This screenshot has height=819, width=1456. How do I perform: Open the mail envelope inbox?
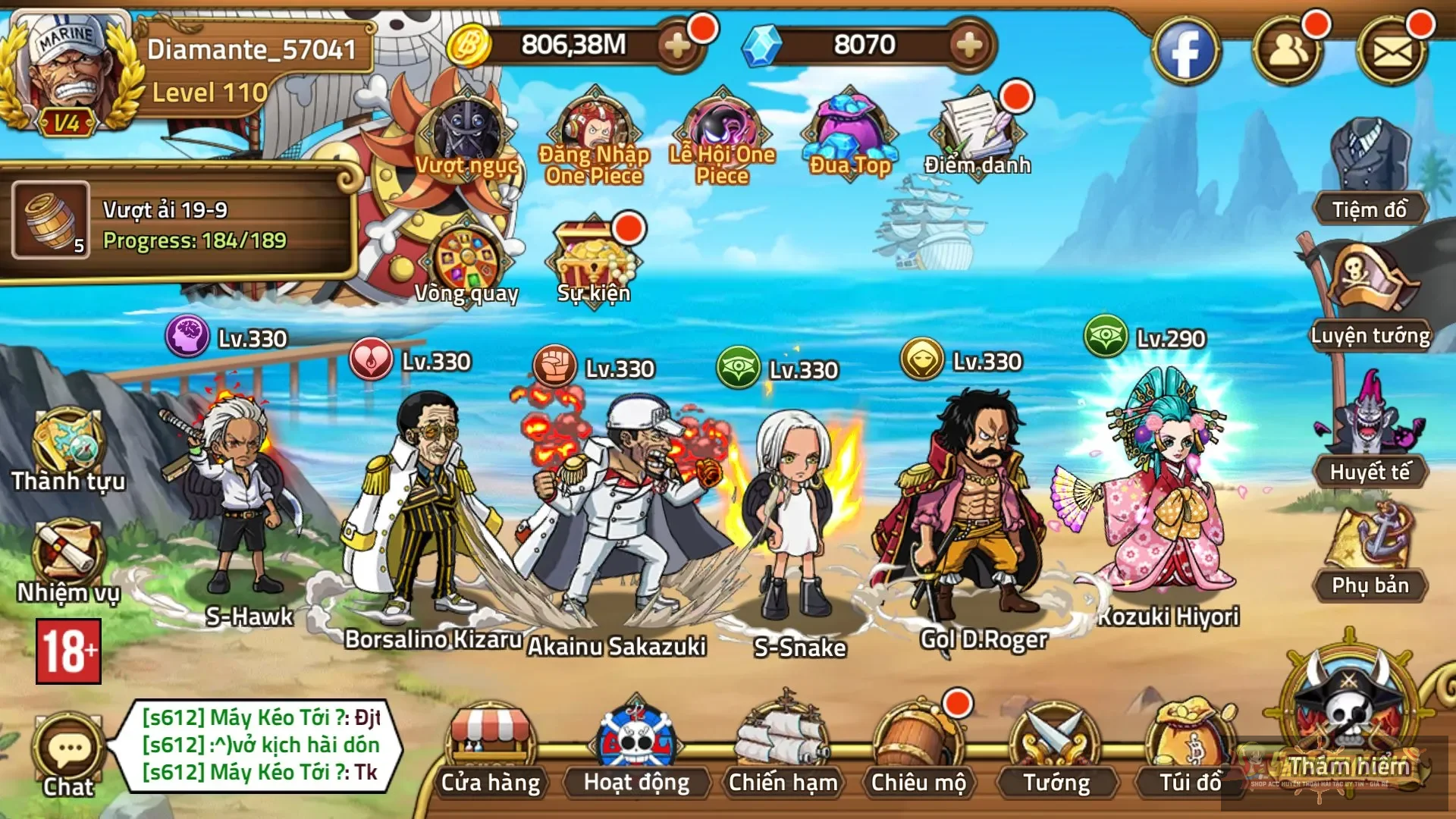[1392, 52]
